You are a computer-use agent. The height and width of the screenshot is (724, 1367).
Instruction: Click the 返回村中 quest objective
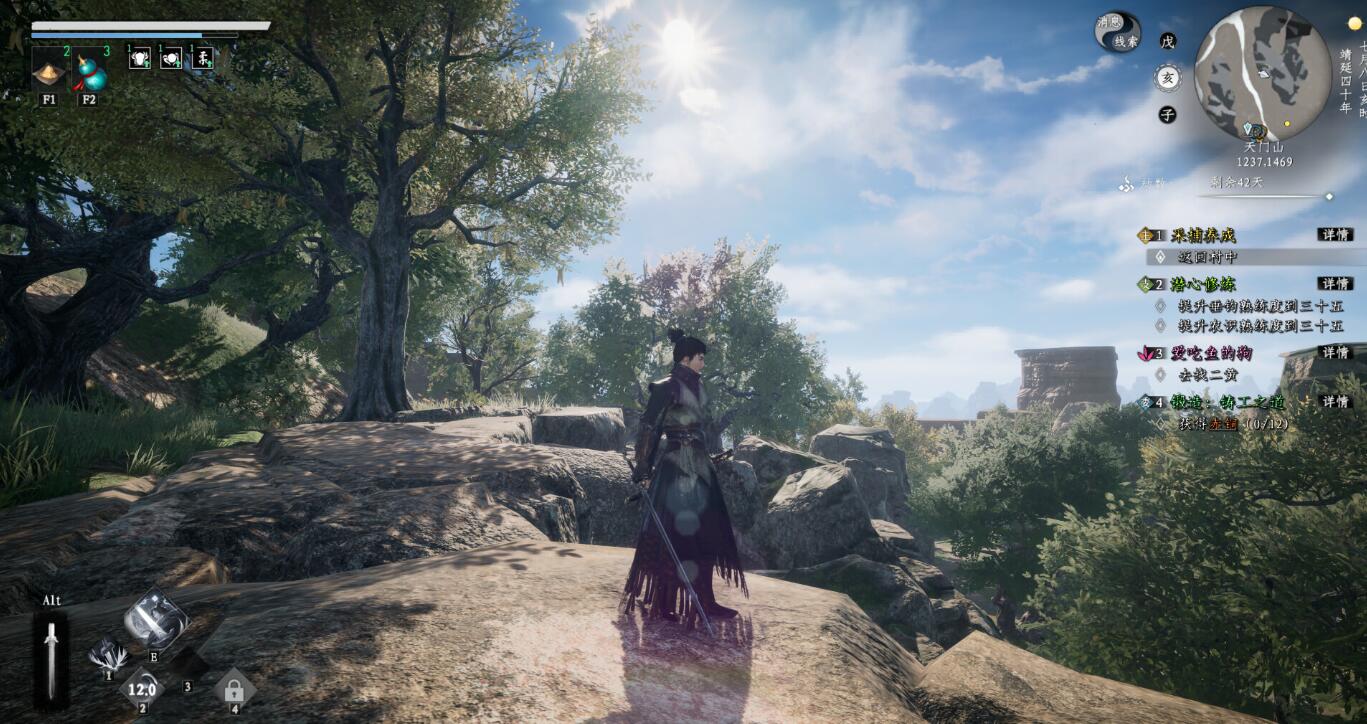pos(1208,257)
